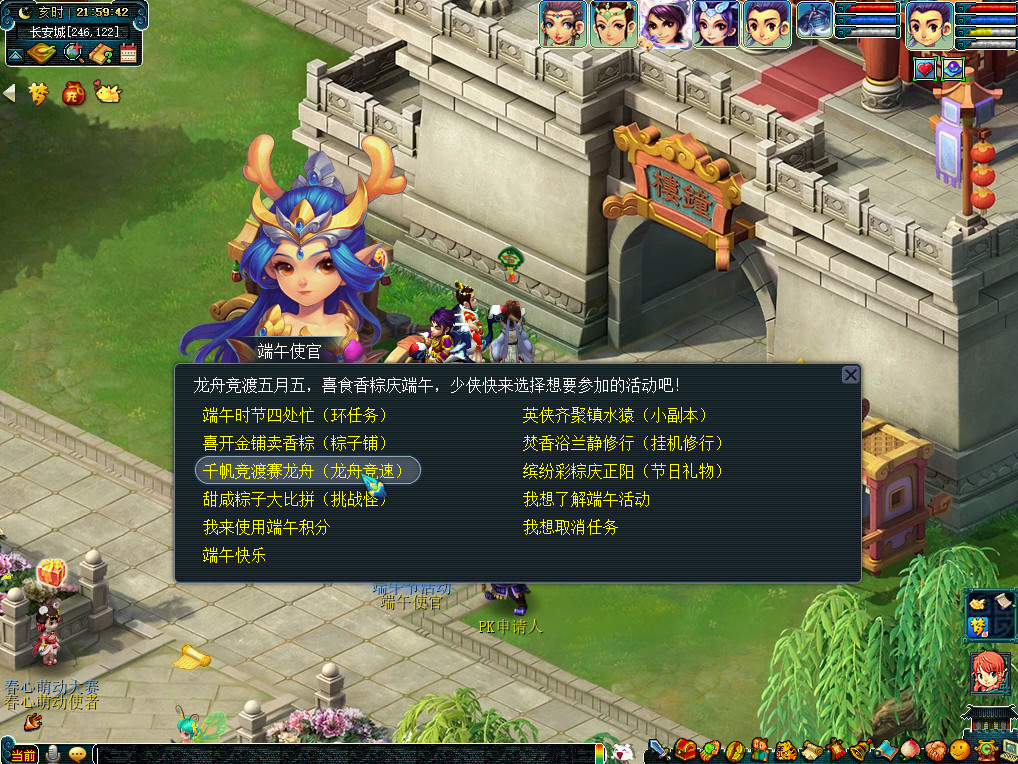Choose 端午时节四处忙 (环任务) option
1018x764 pixels.
coord(294,415)
